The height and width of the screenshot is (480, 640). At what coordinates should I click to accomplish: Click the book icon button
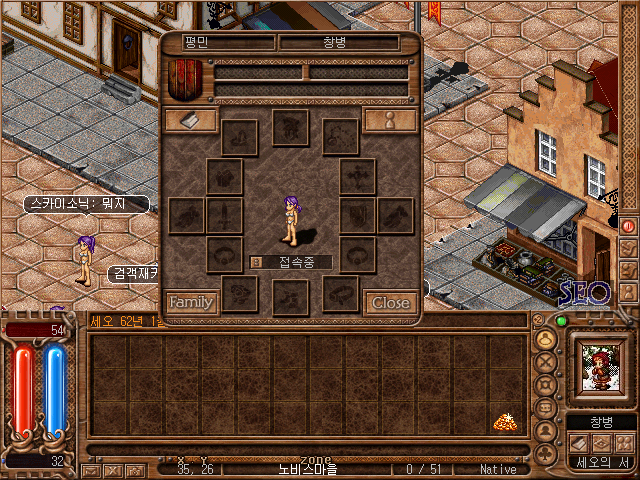pos(190,120)
